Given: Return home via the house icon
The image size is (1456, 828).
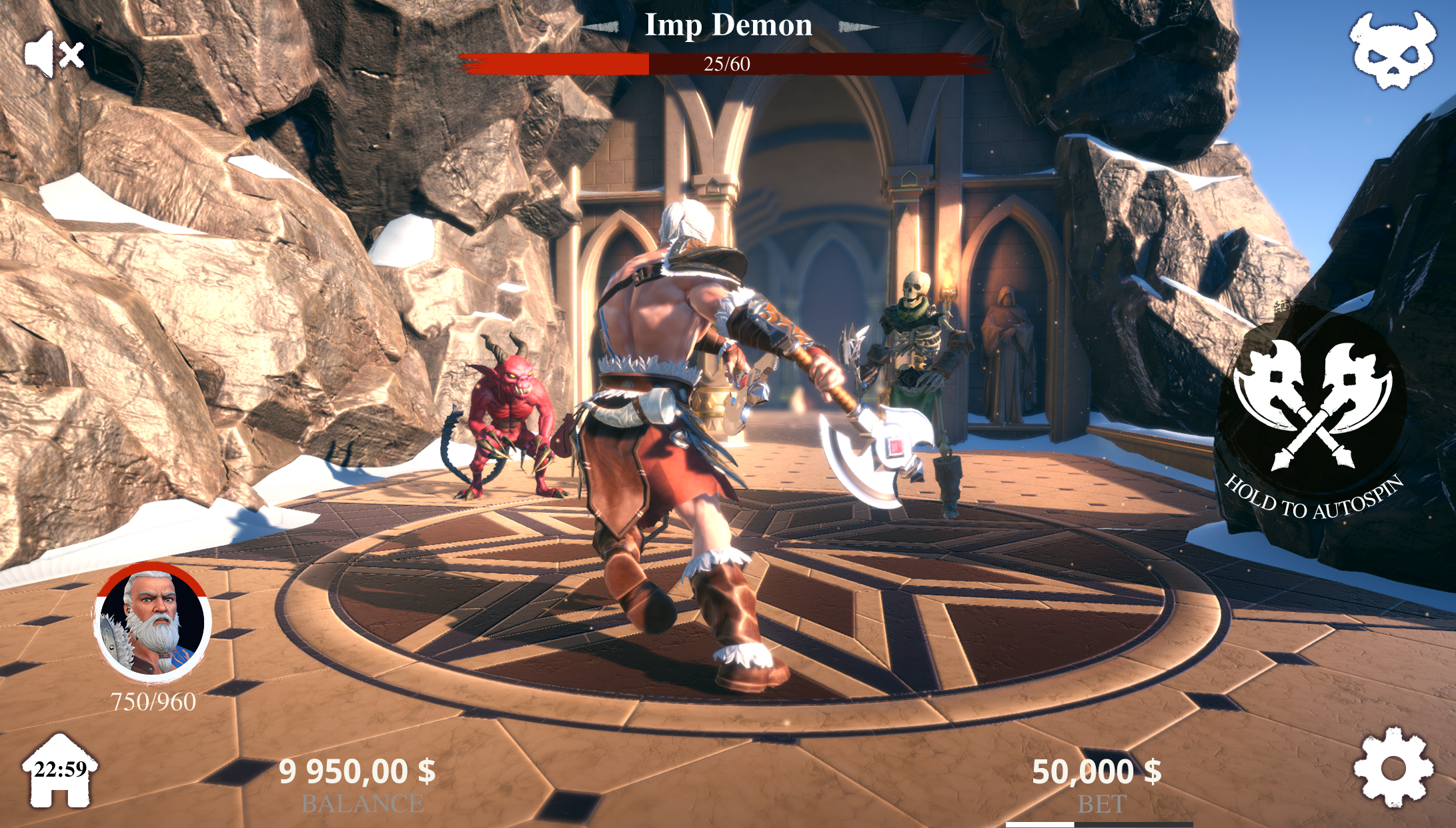Looking at the screenshot, I should (60, 771).
